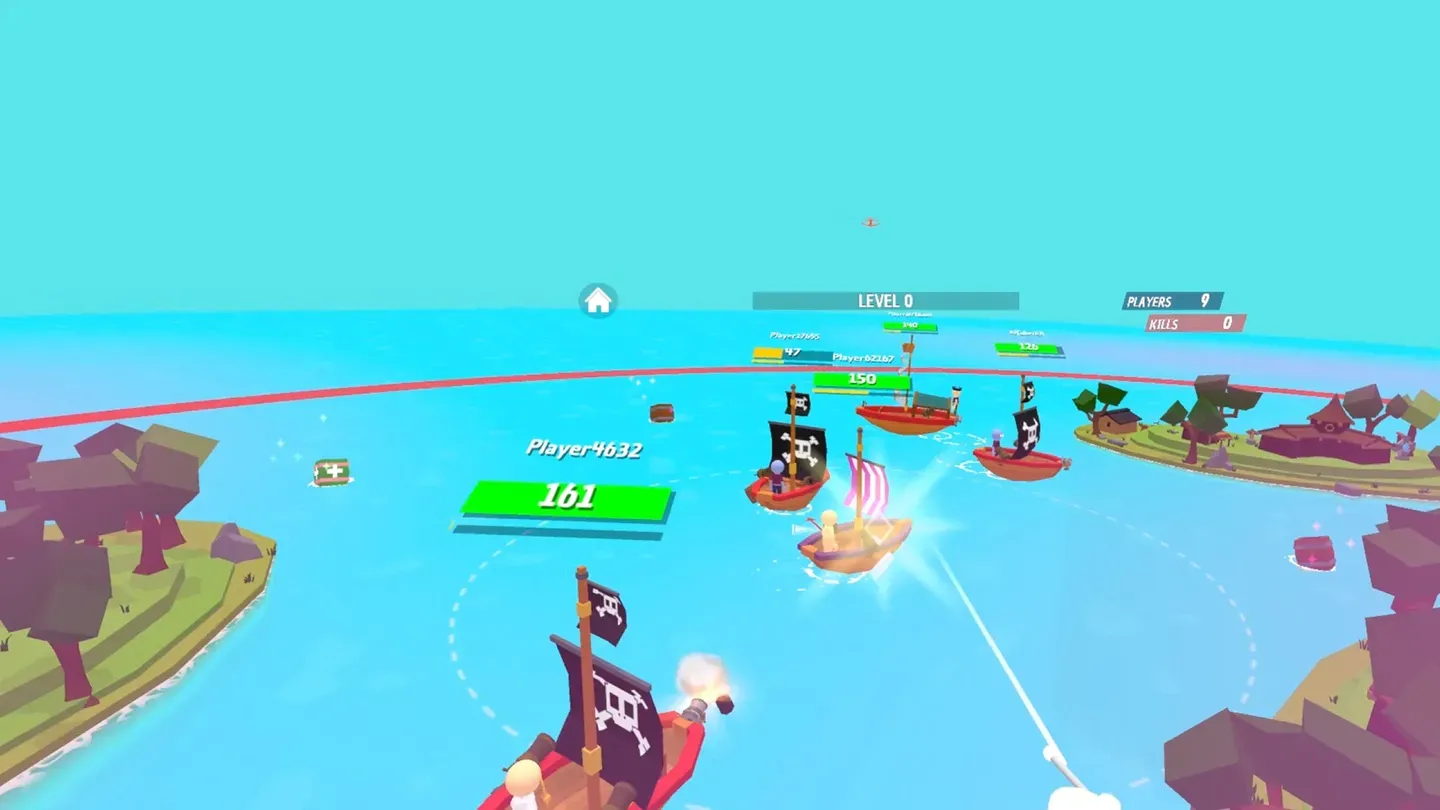Viewport: 1440px width, 810px height.
Task: Click the health bar showing 140 at top
Action: click(910, 325)
